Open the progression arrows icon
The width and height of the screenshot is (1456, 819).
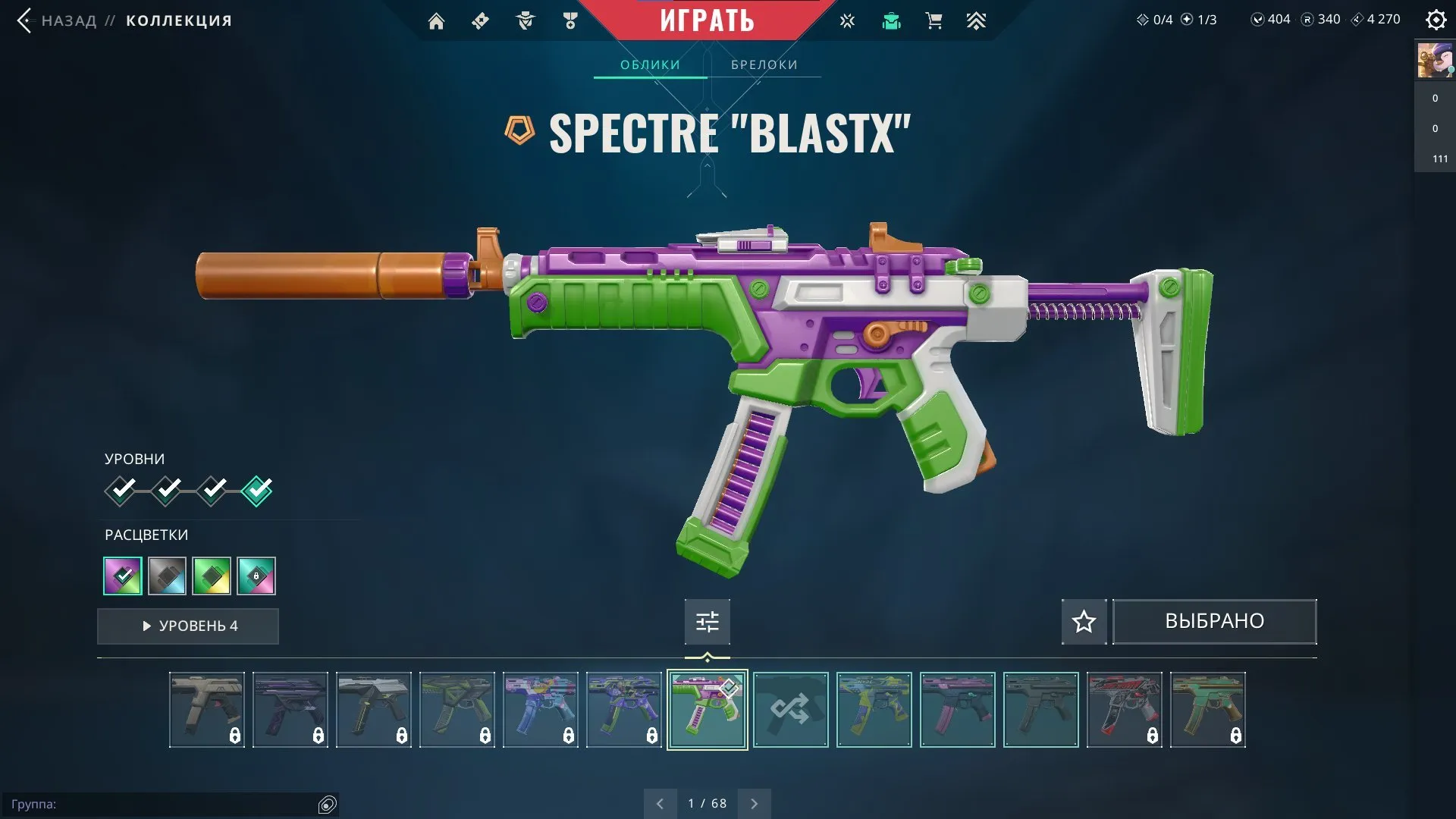click(977, 20)
